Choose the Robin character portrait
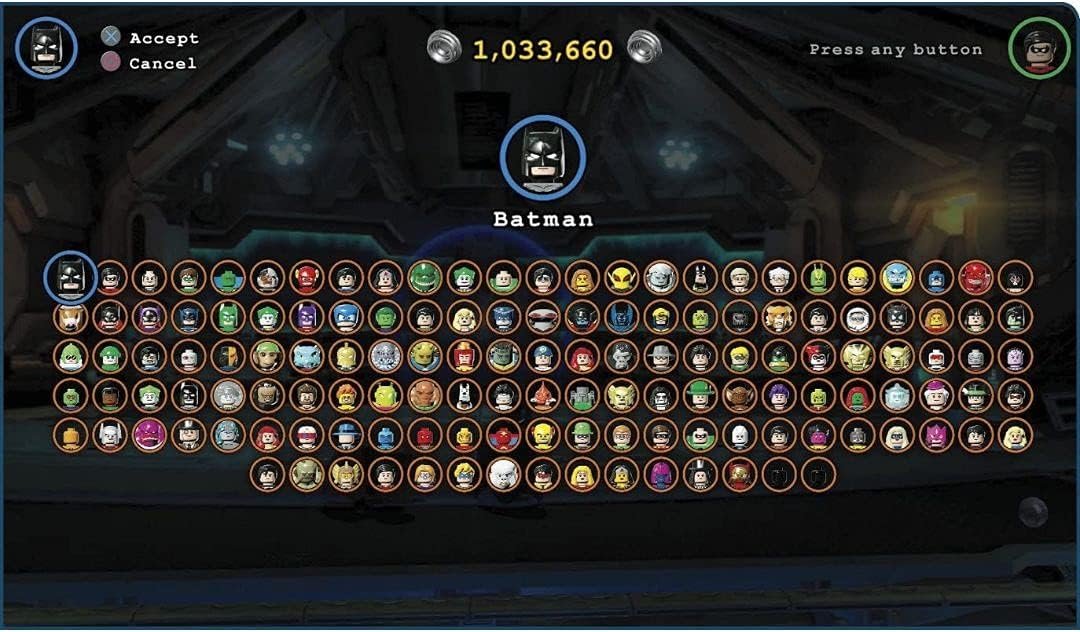 coord(110,278)
